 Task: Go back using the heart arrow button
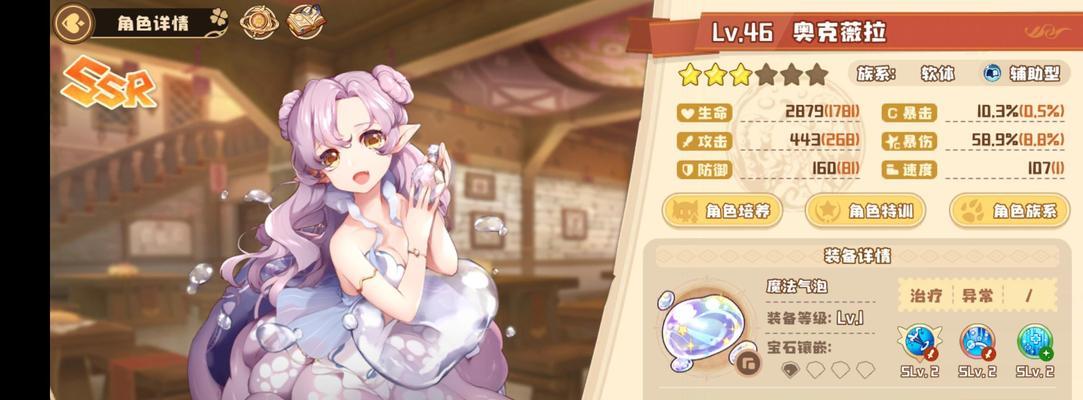click(x=70, y=21)
